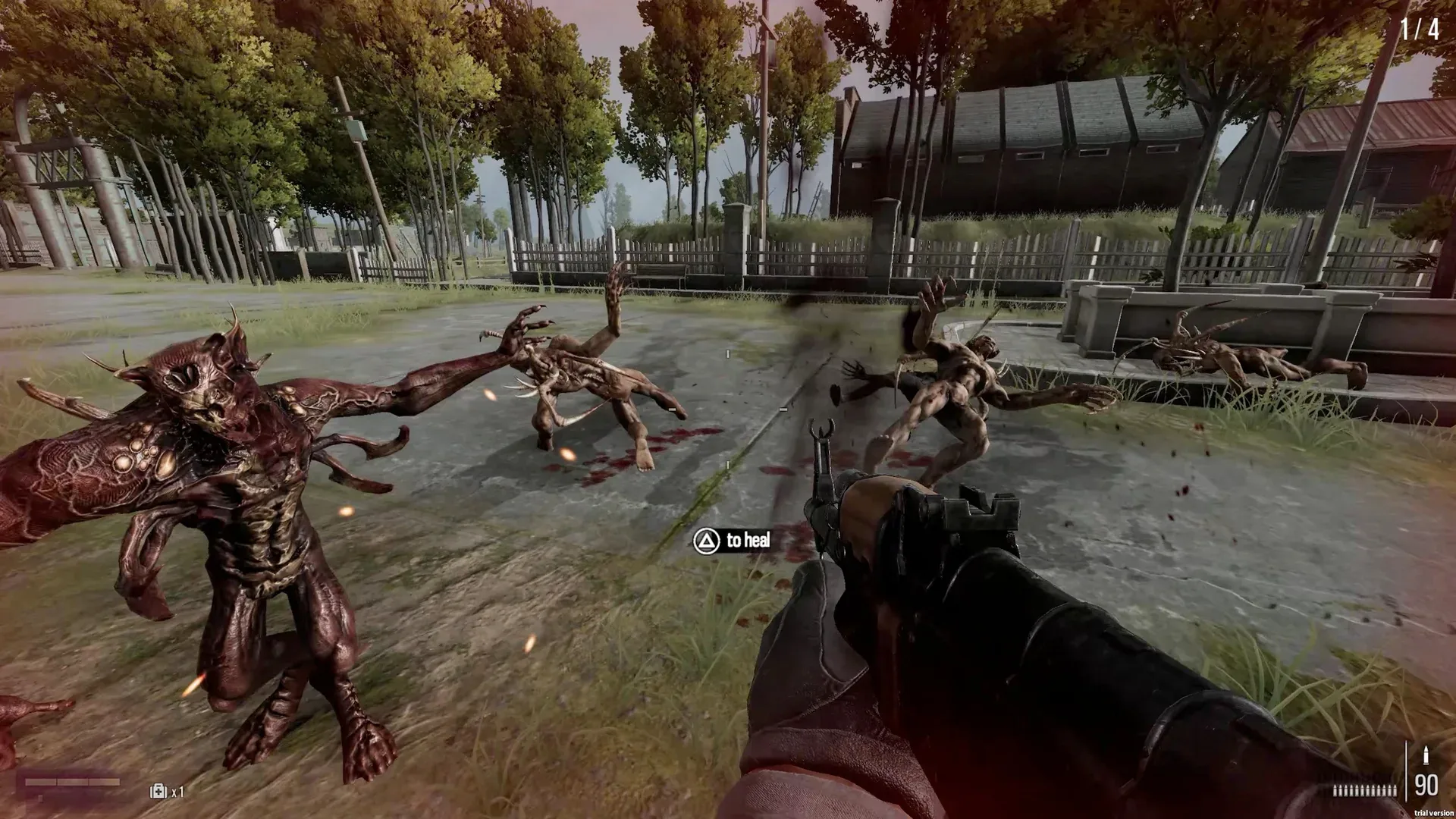Select the bullet icon next to the 90
Screen dimensions: 1456x819
(x=1426, y=755)
